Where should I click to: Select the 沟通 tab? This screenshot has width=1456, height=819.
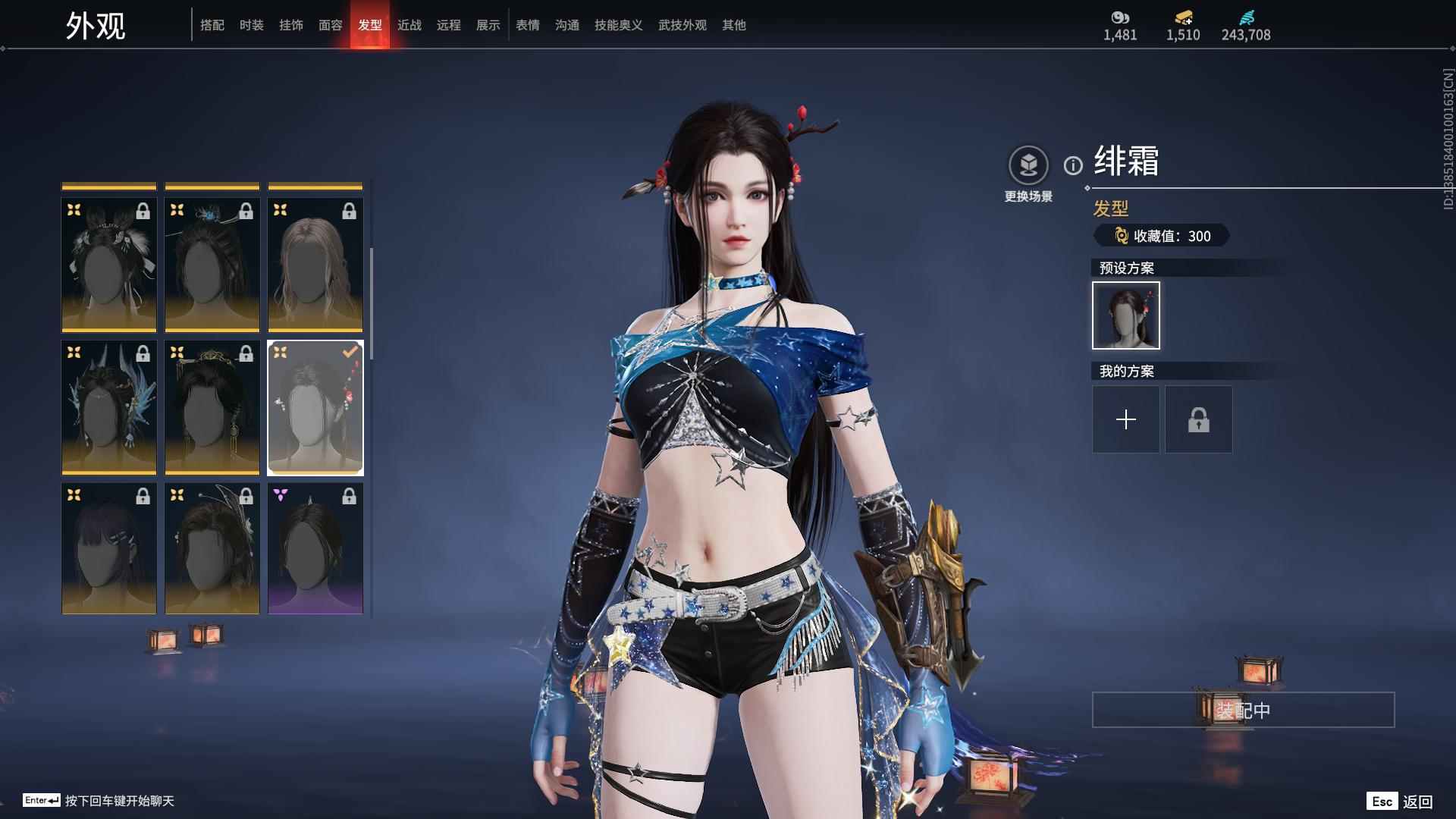[x=567, y=25]
